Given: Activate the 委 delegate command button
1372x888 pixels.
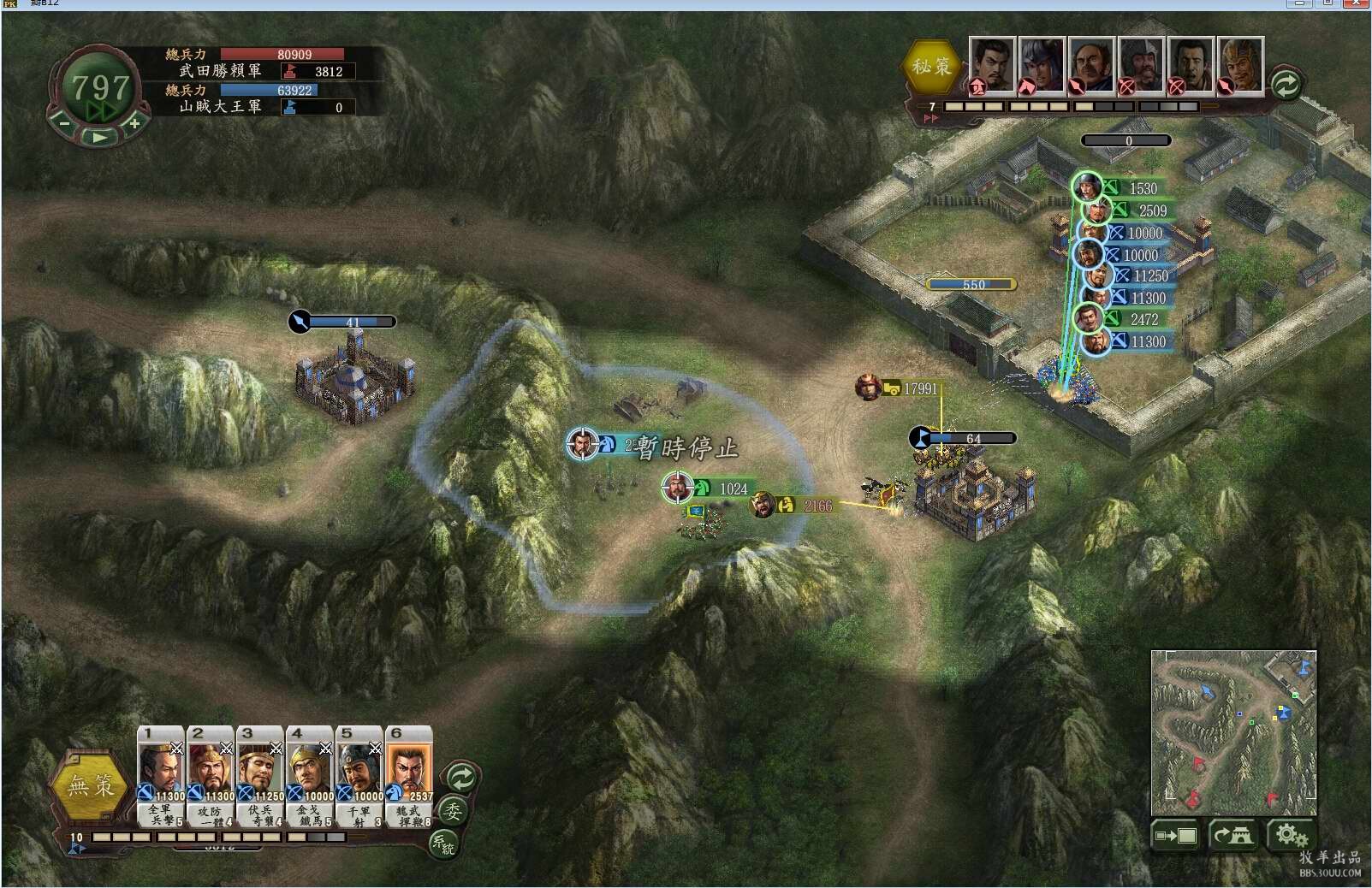Looking at the screenshot, I should [453, 810].
